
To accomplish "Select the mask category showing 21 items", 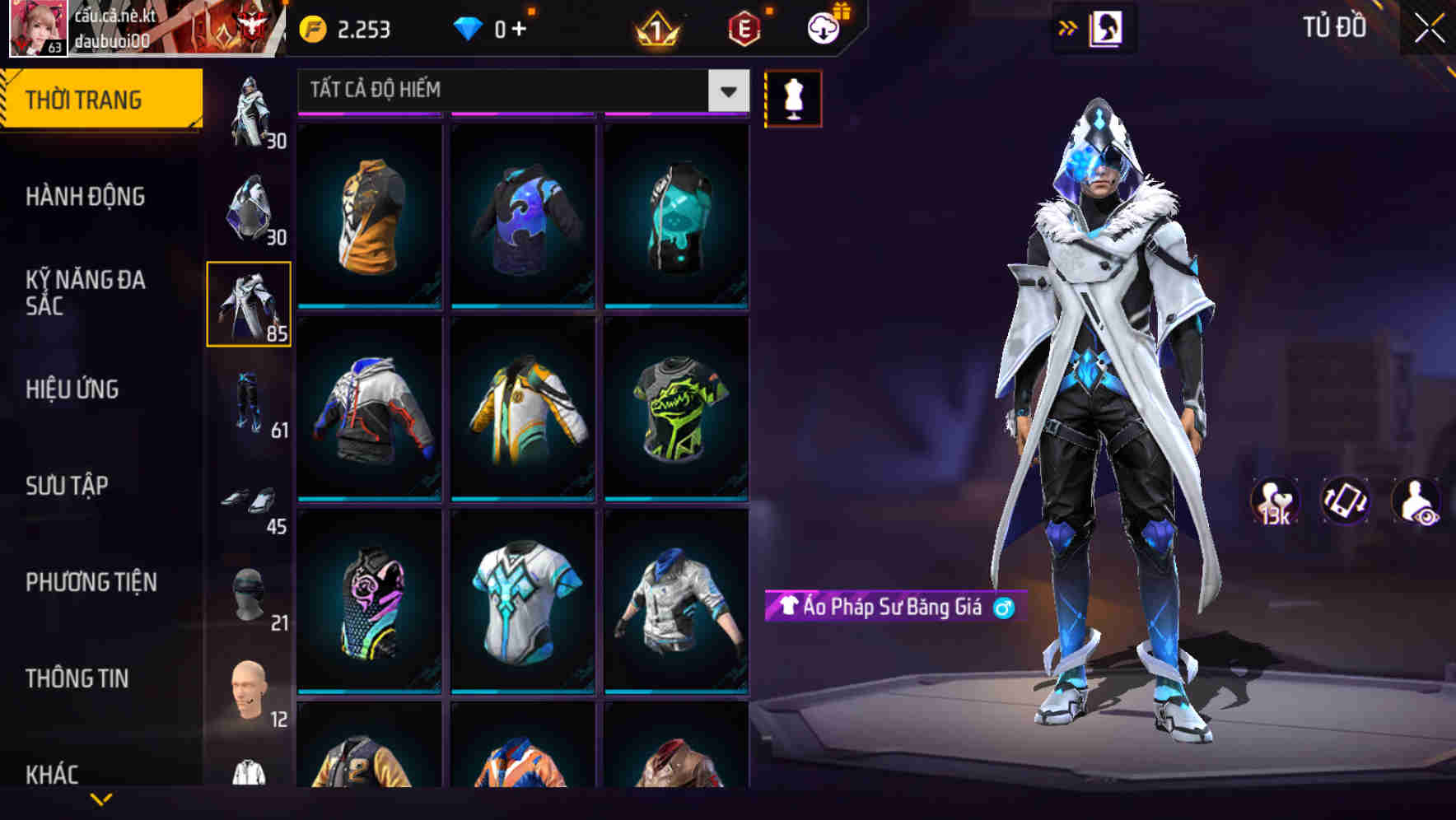I will 247,593.
